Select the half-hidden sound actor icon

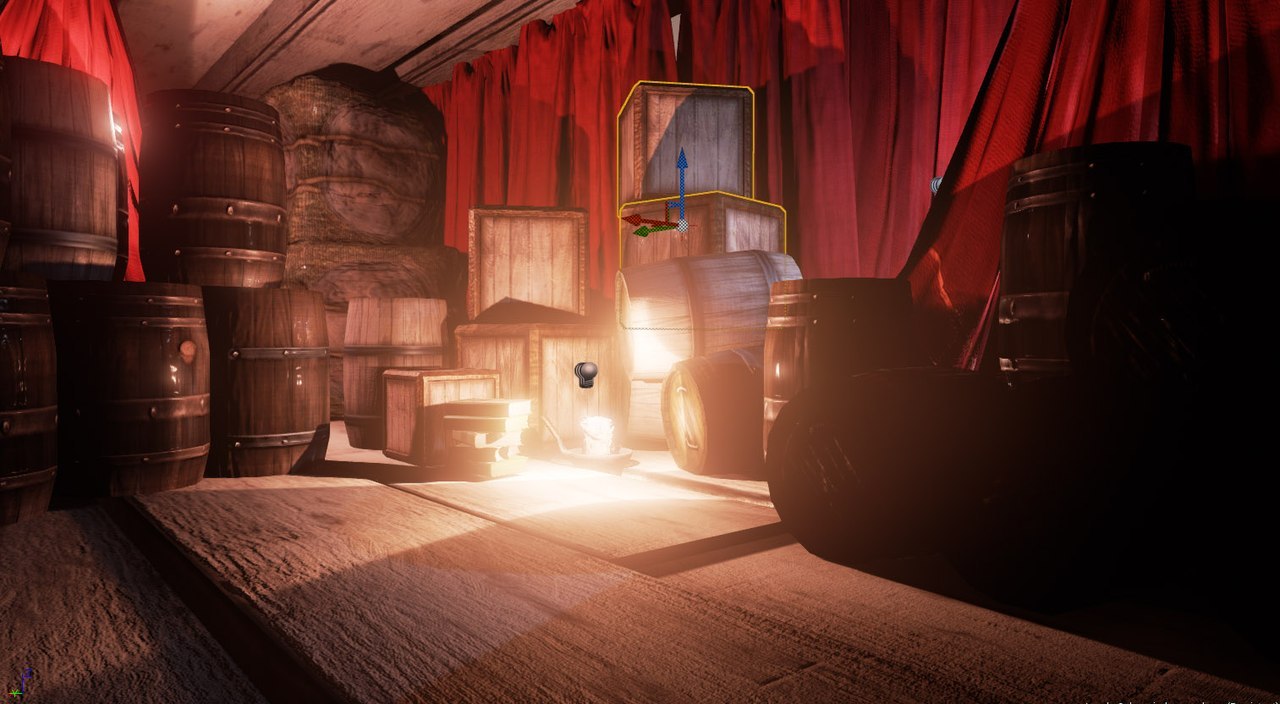(936, 185)
